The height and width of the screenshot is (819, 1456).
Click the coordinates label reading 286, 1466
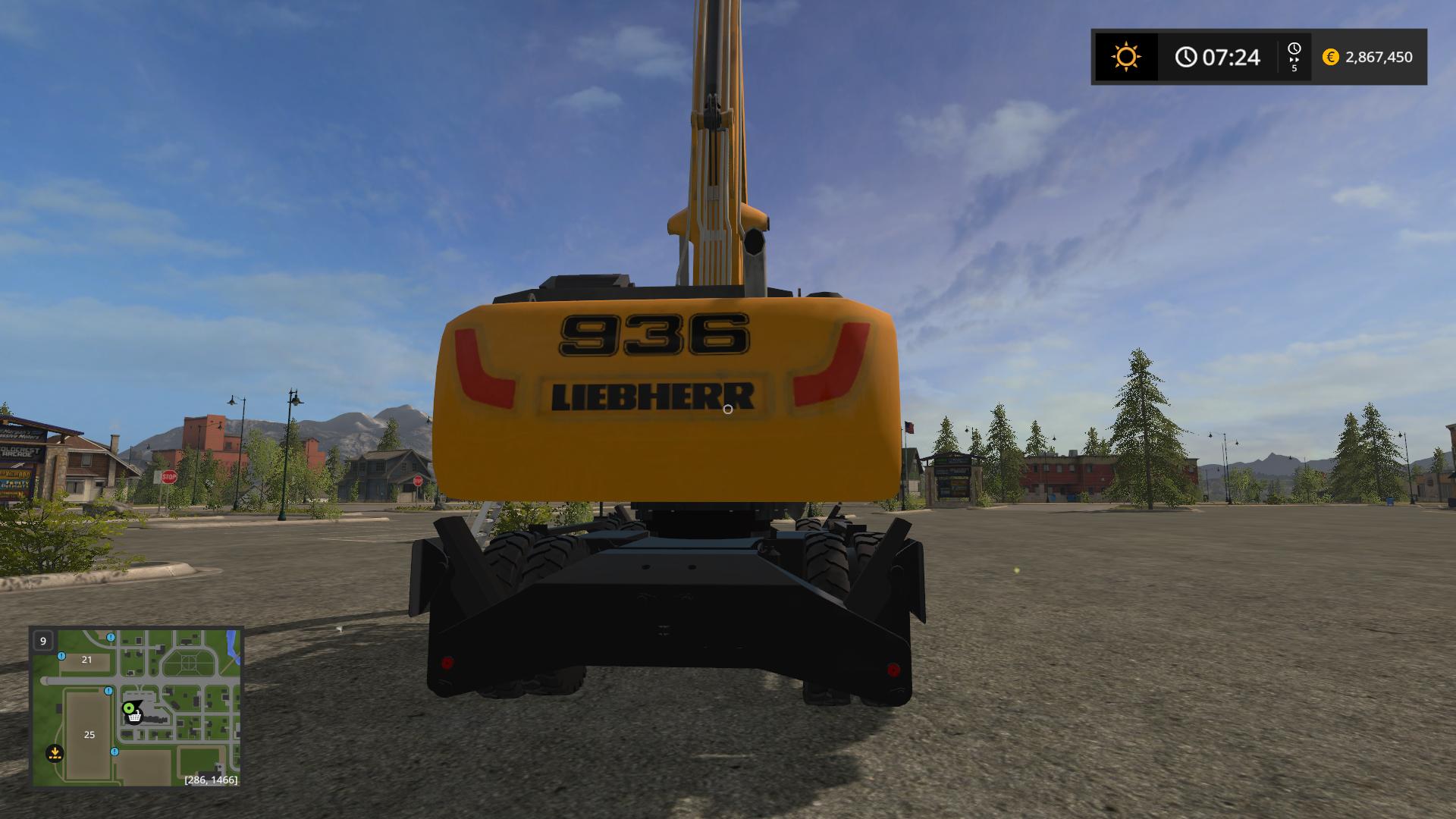coord(210,779)
